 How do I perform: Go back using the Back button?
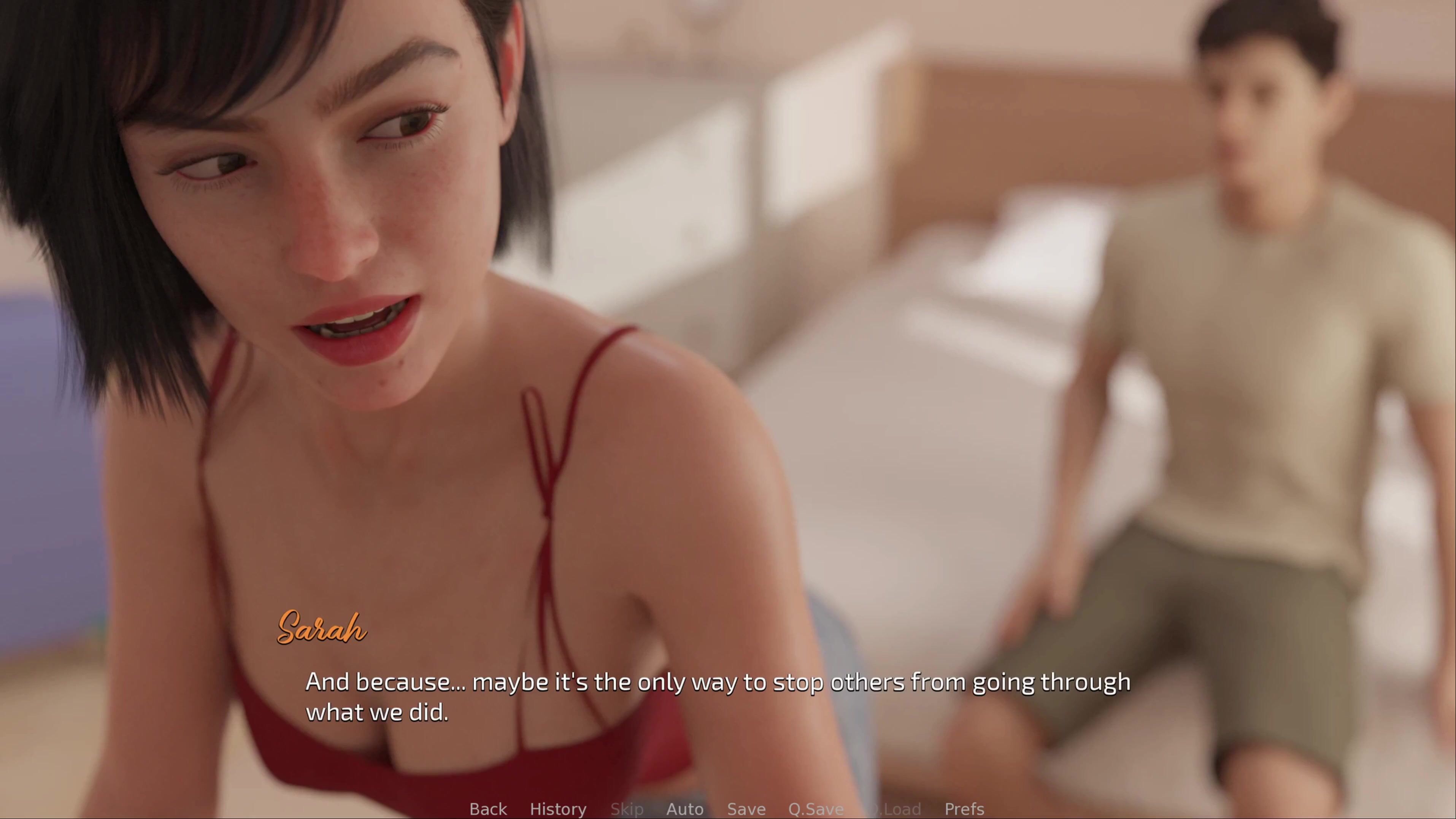coord(488,809)
